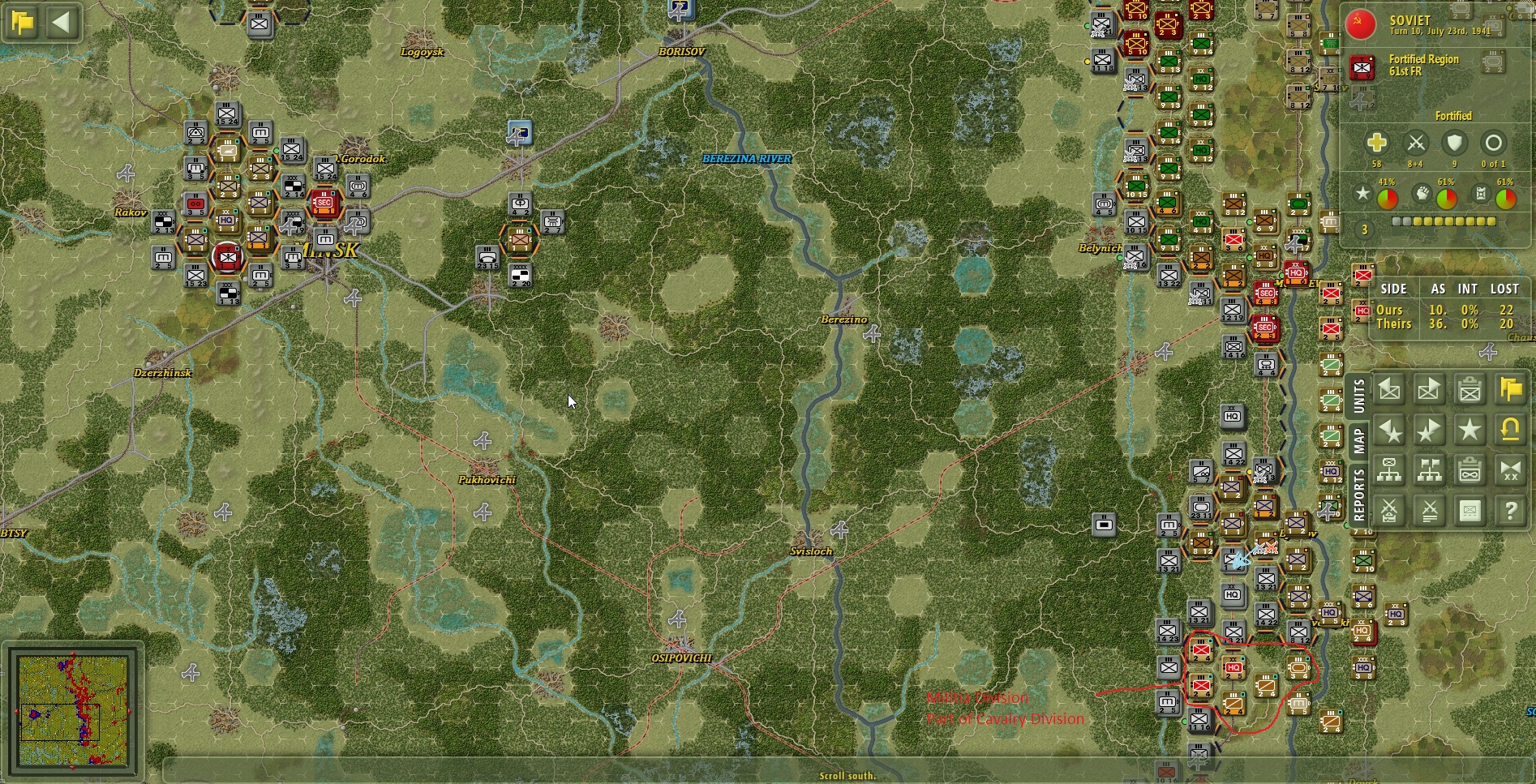Open the unit roster clipboard icon
Image resolution: width=1536 pixels, height=784 pixels.
point(1470,388)
